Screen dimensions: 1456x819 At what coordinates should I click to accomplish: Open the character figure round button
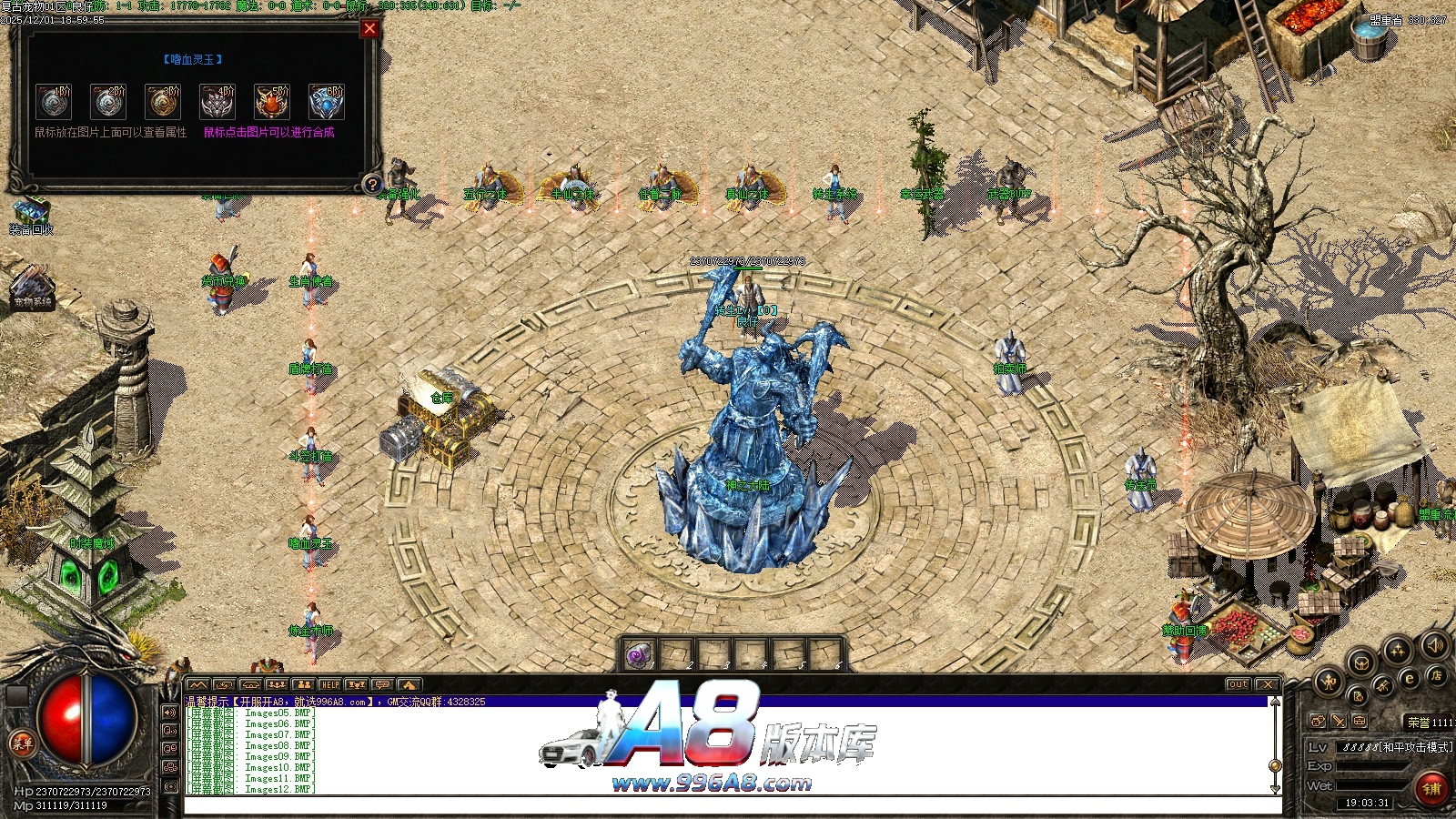1328,680
